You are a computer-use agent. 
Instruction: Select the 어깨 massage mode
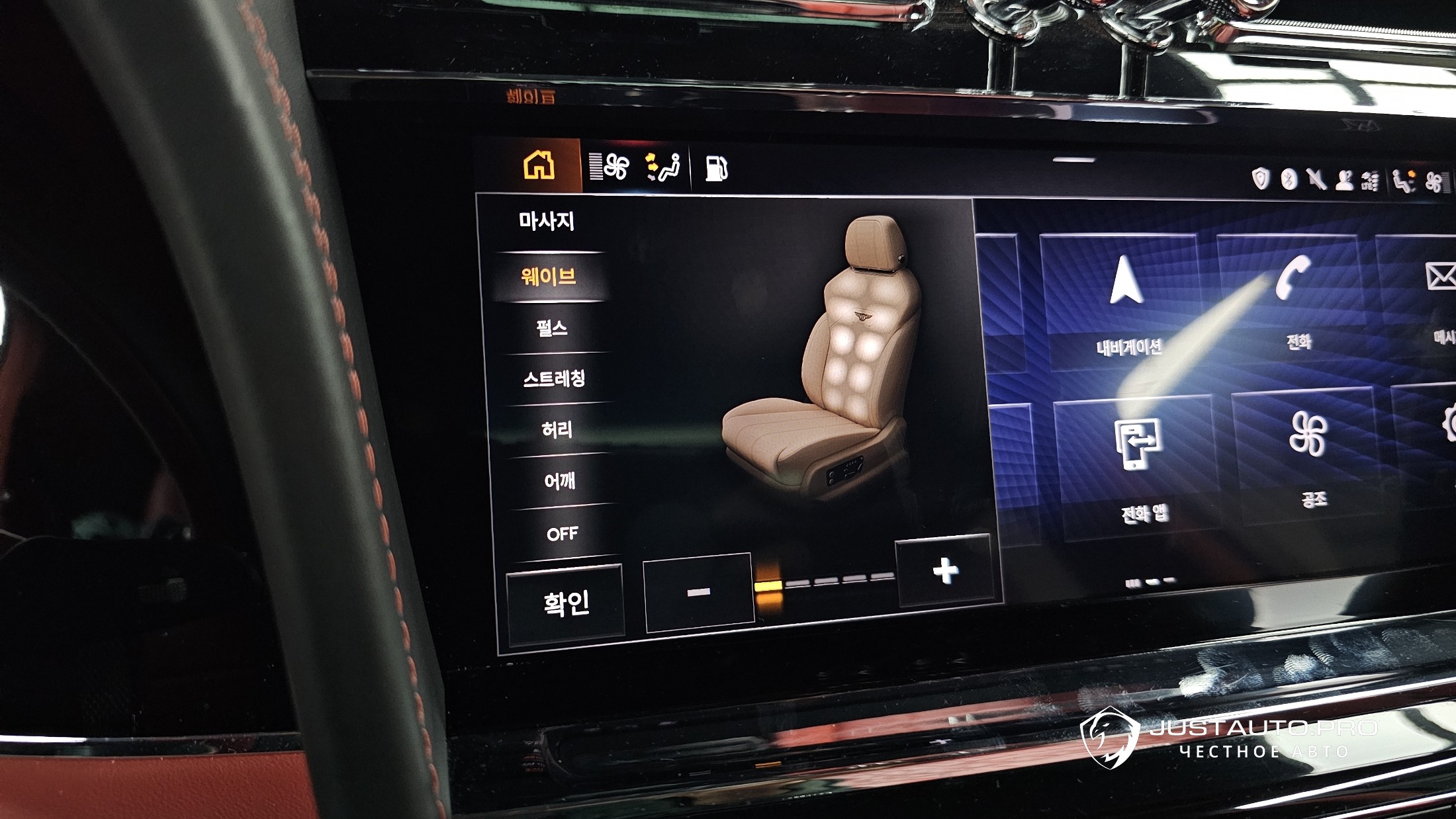[560, 481]
